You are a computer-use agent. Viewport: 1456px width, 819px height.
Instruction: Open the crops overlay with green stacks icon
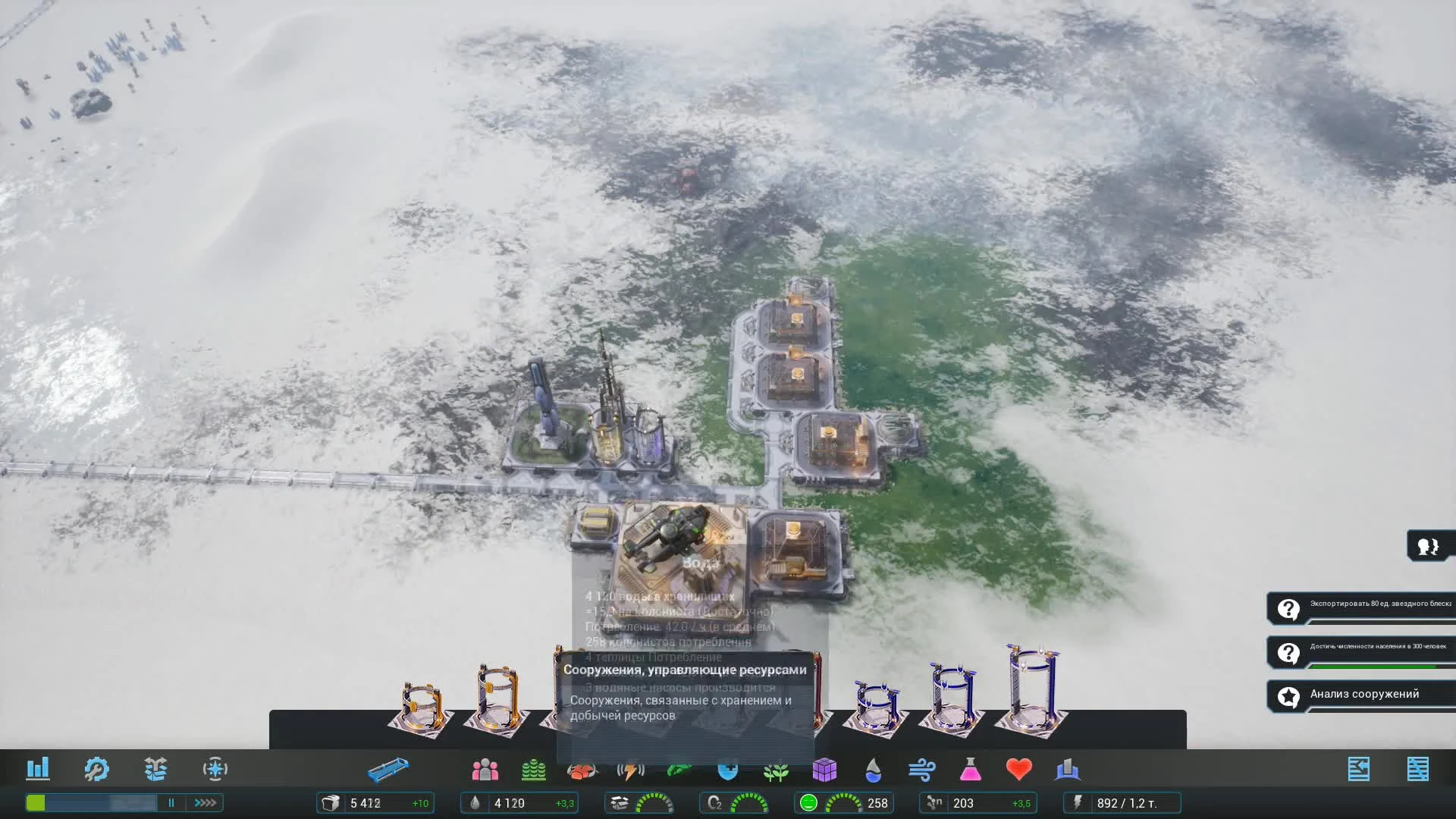pyautogui.click(x=534, y=769)
